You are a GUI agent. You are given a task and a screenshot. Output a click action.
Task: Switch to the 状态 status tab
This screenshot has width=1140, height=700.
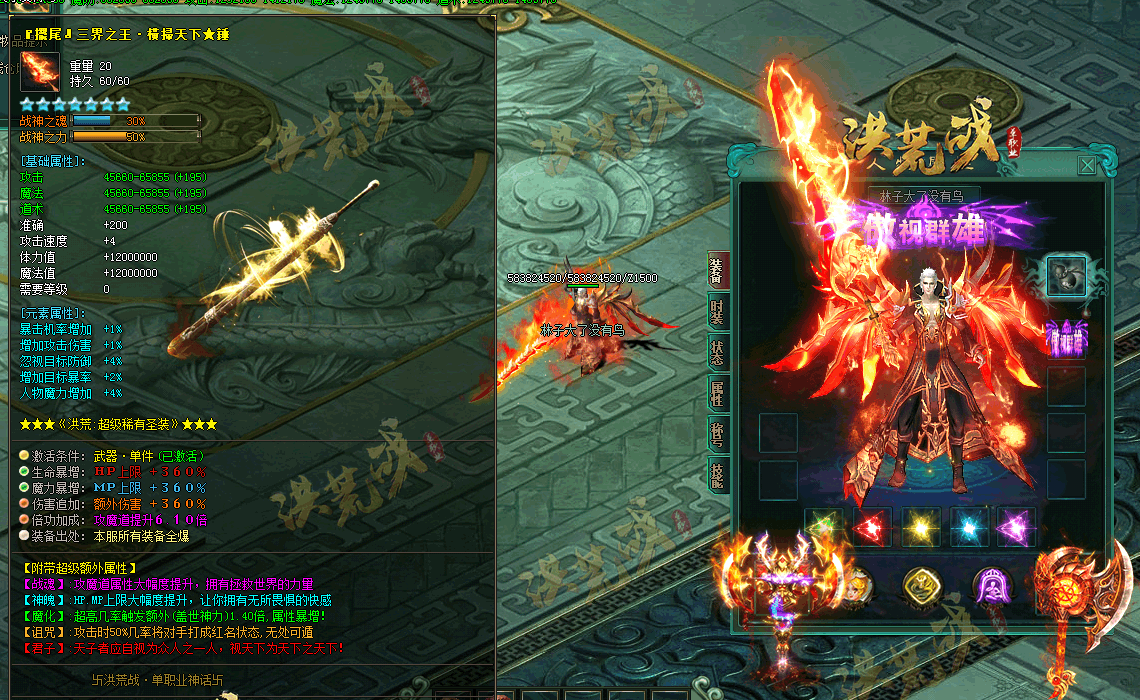coord(717,352)
